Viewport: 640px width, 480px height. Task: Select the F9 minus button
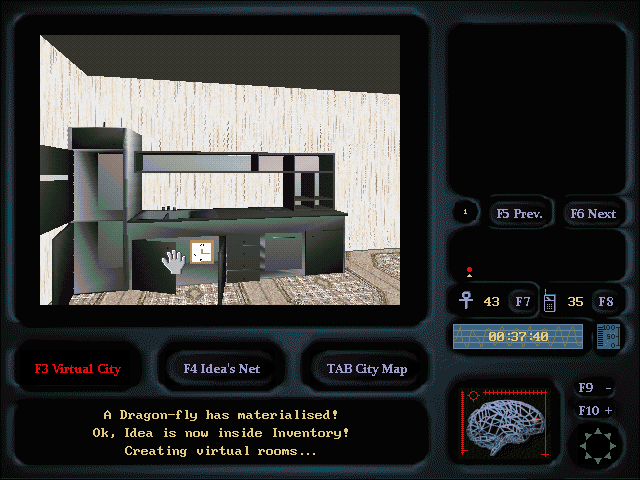pyautogui.click(x=595, y=388)
